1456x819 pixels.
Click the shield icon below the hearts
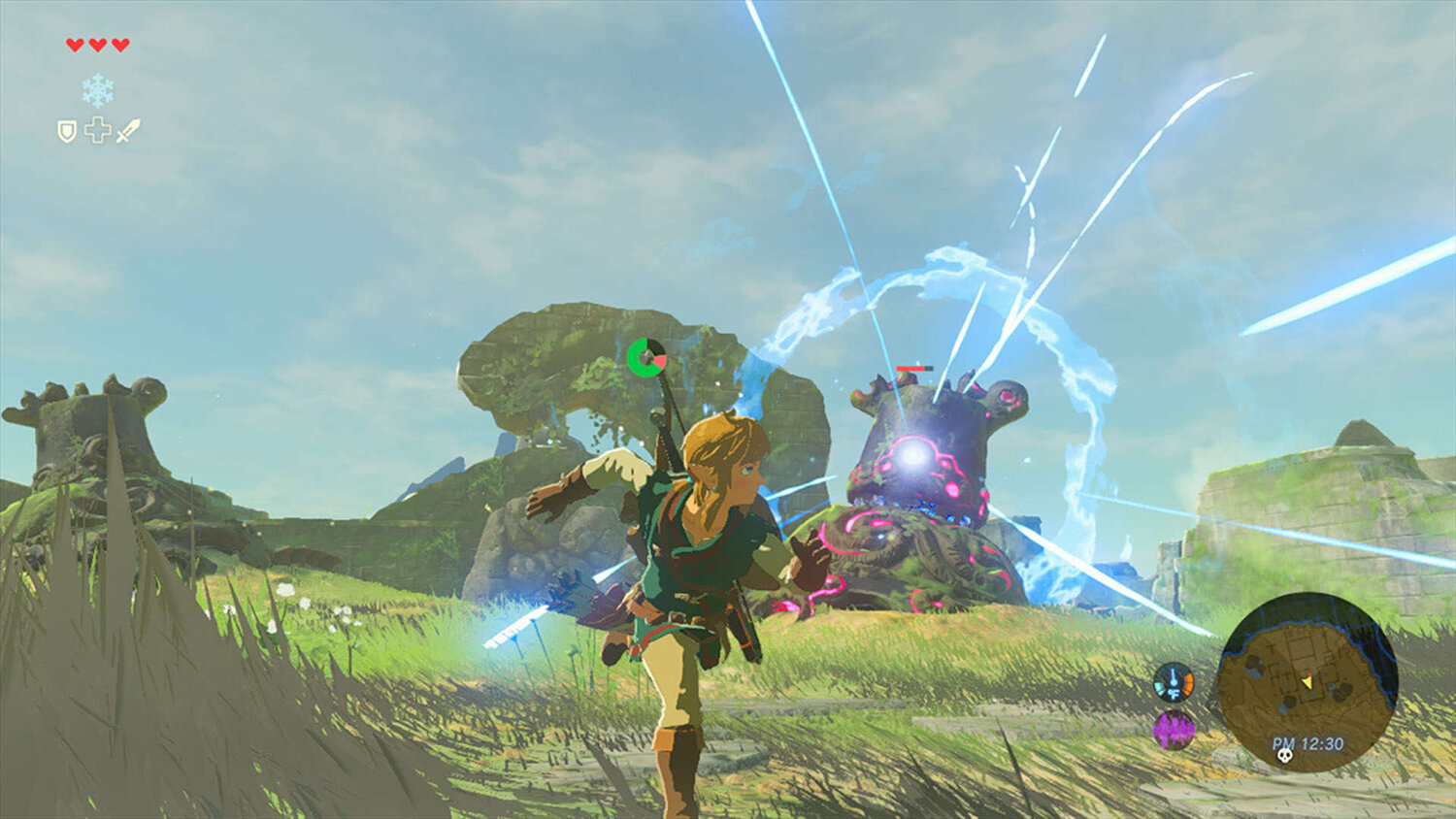(x=67, y=130)
